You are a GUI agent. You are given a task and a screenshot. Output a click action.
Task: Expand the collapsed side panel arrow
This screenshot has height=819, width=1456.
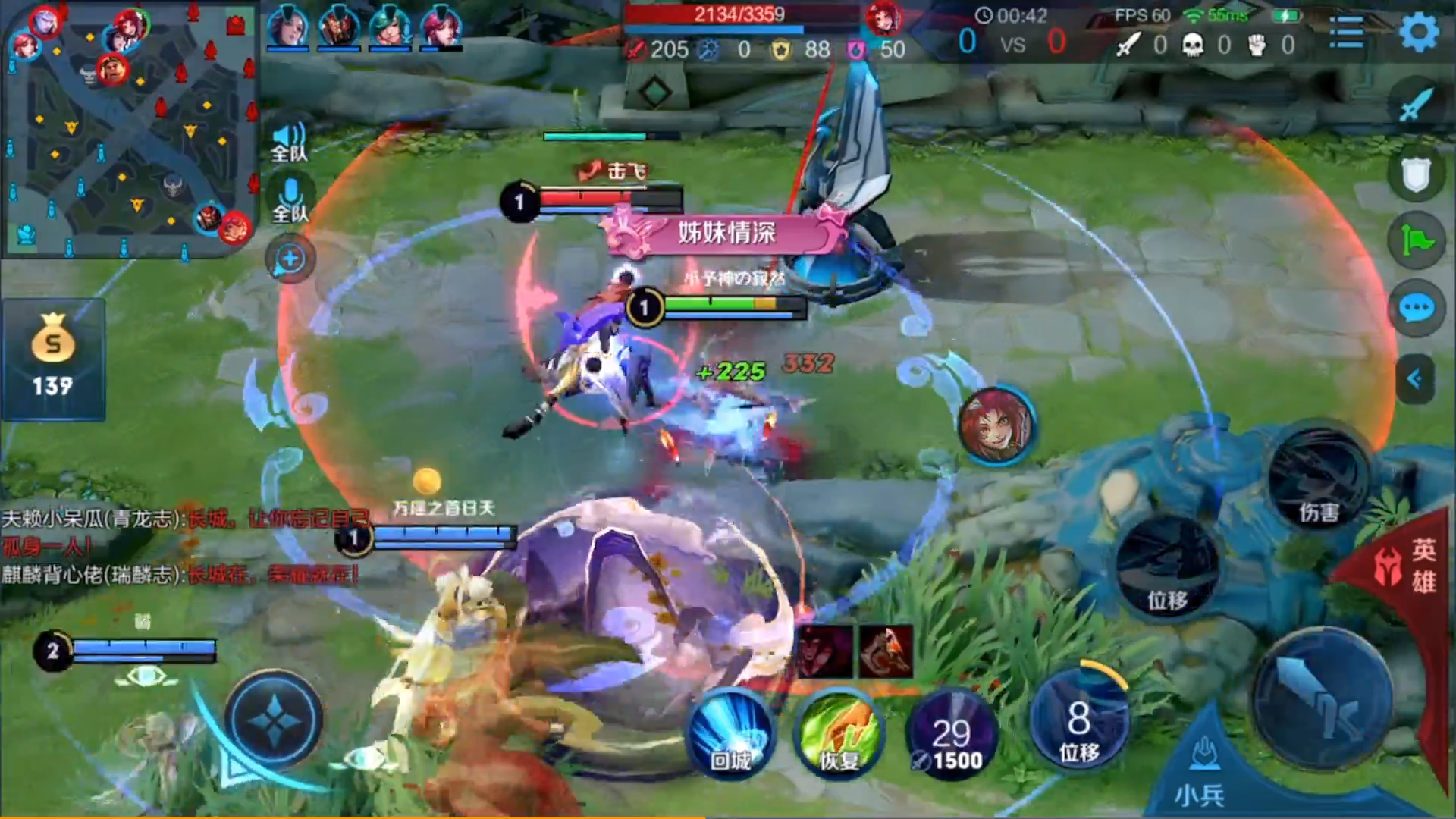(1414, 378)
